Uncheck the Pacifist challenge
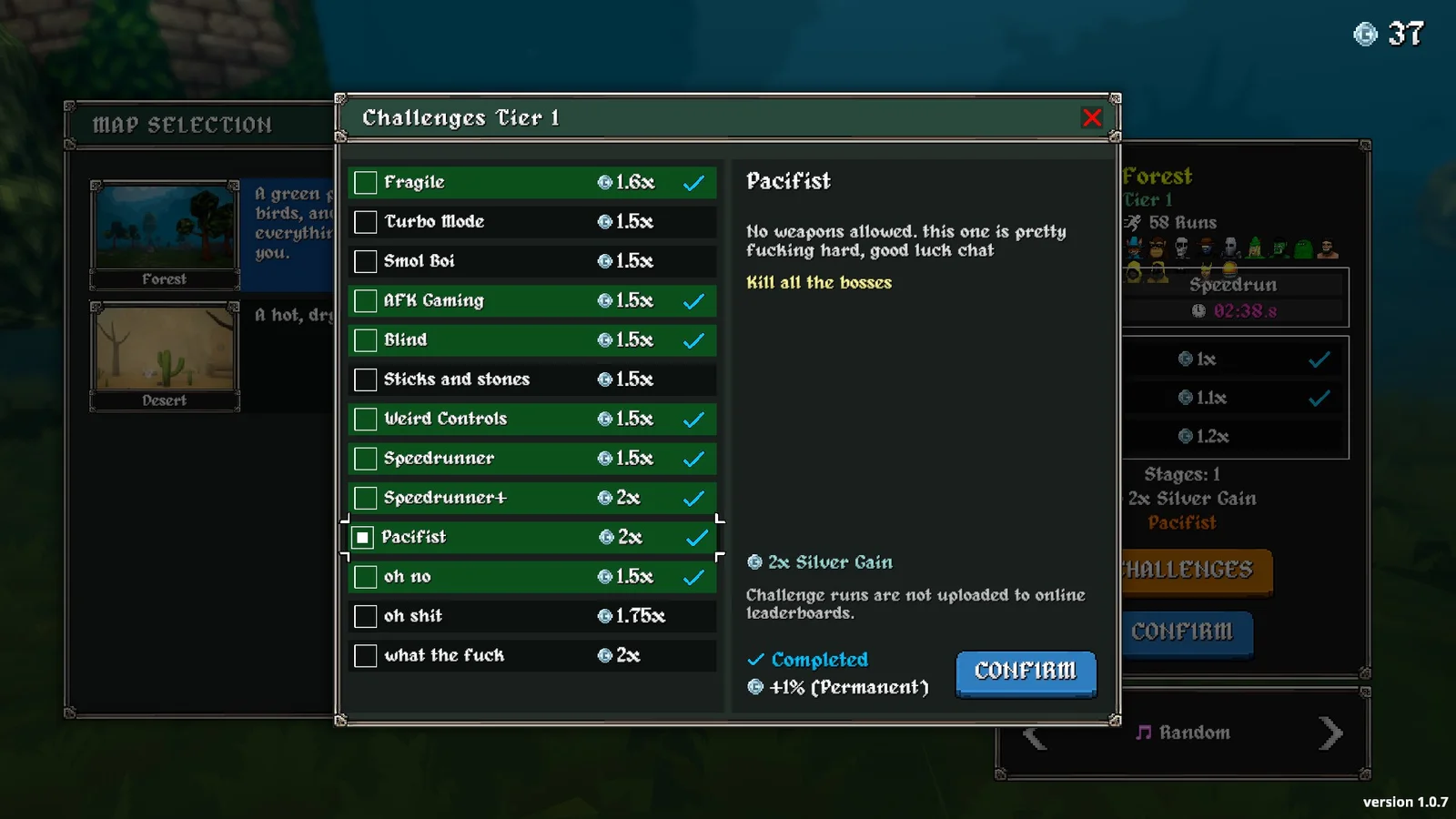1456x819 pixels. coord(363,538)
